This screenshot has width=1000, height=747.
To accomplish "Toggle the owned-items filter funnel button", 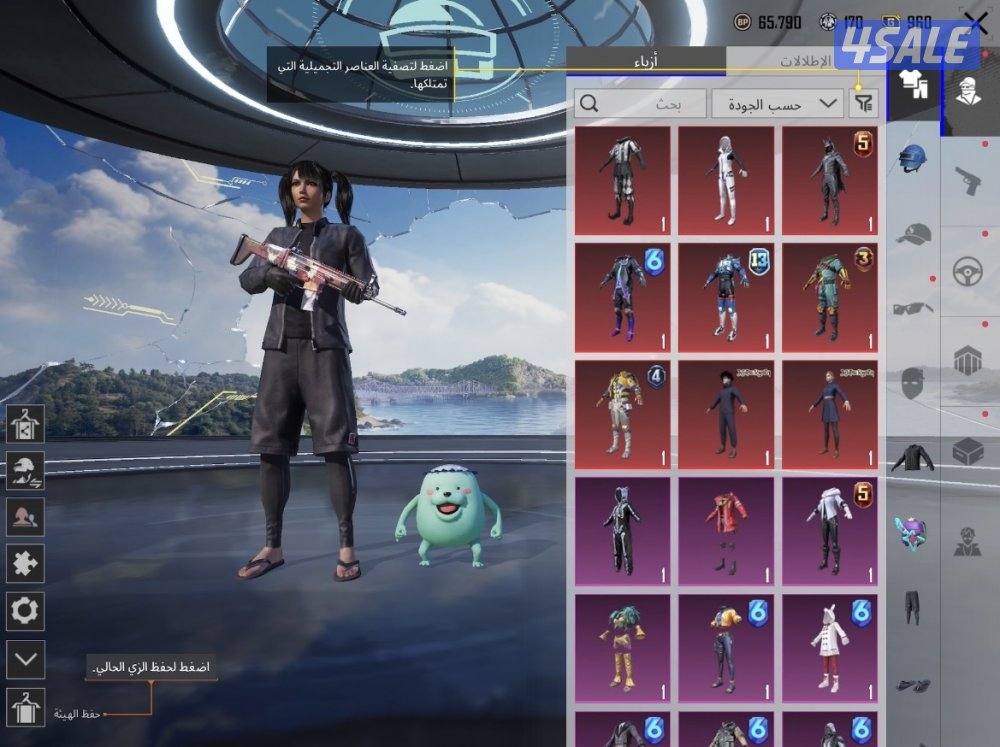I will click(x=863, y=103).
